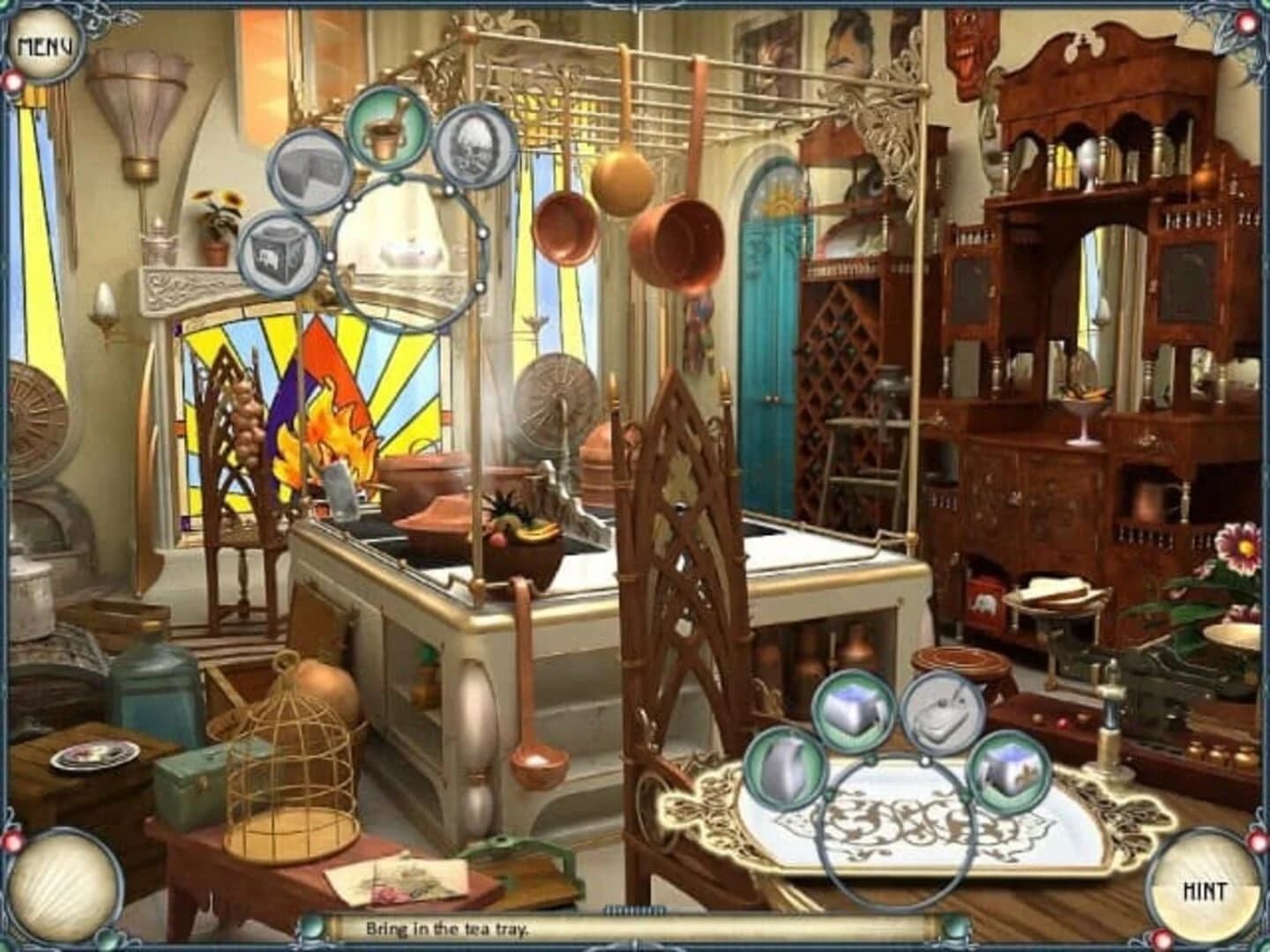1270x952 pixels.
Task: Select the mortar and pestle item bubble
Action: (x=385, y=132)
